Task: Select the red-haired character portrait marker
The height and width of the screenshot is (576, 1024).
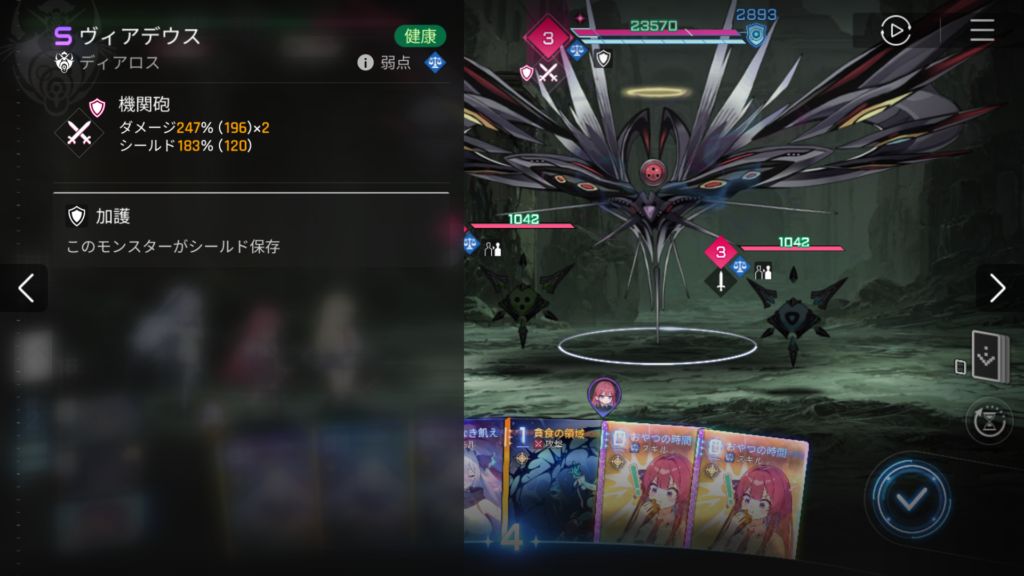Action: [x=603, y=396]
